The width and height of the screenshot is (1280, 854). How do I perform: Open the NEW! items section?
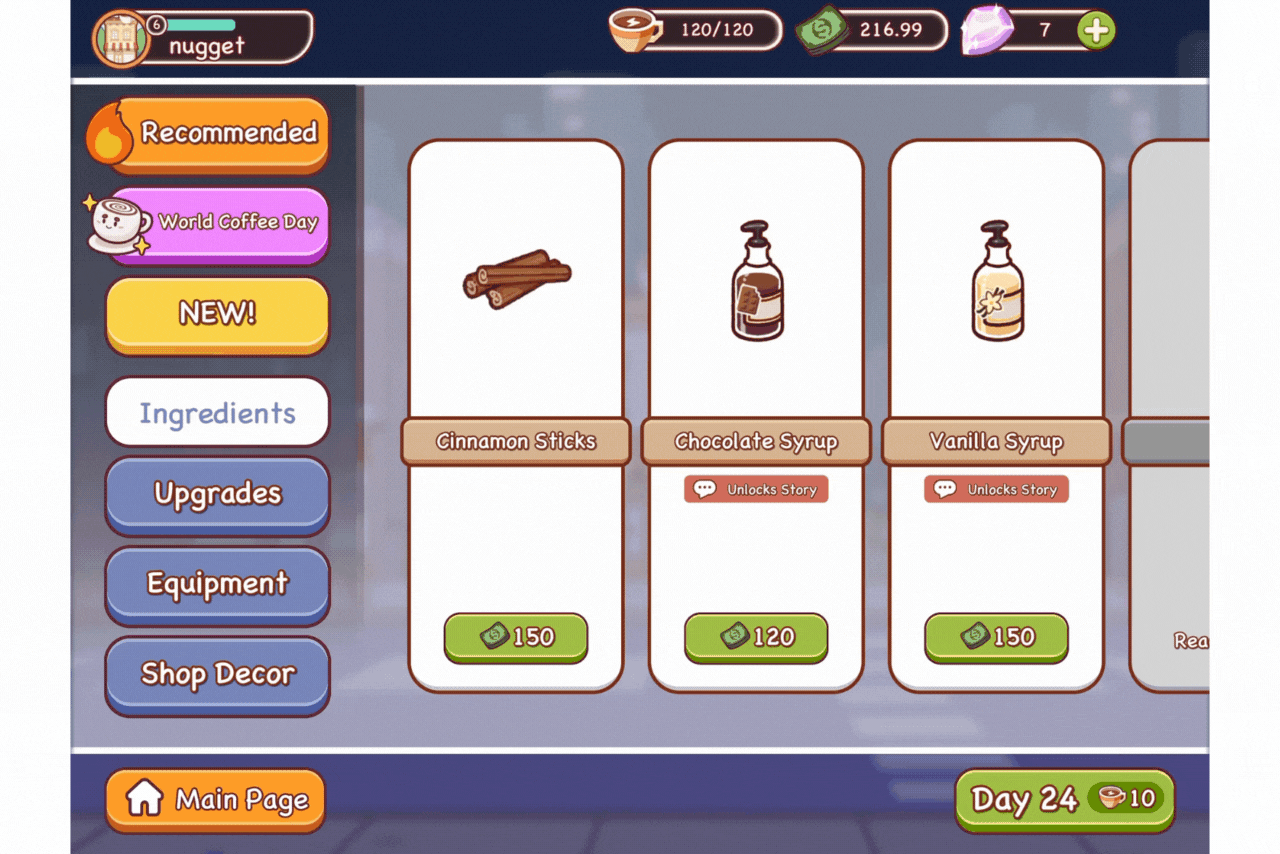(x=217, y=313)
